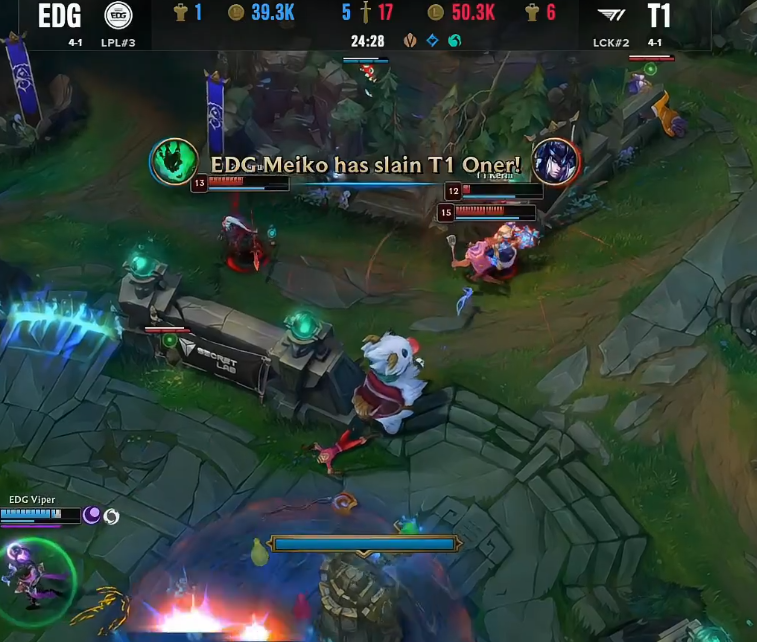Select the slain champion portrait in kill banner
This screenshot has height=642, width=757.
click(x=555, y=162)
